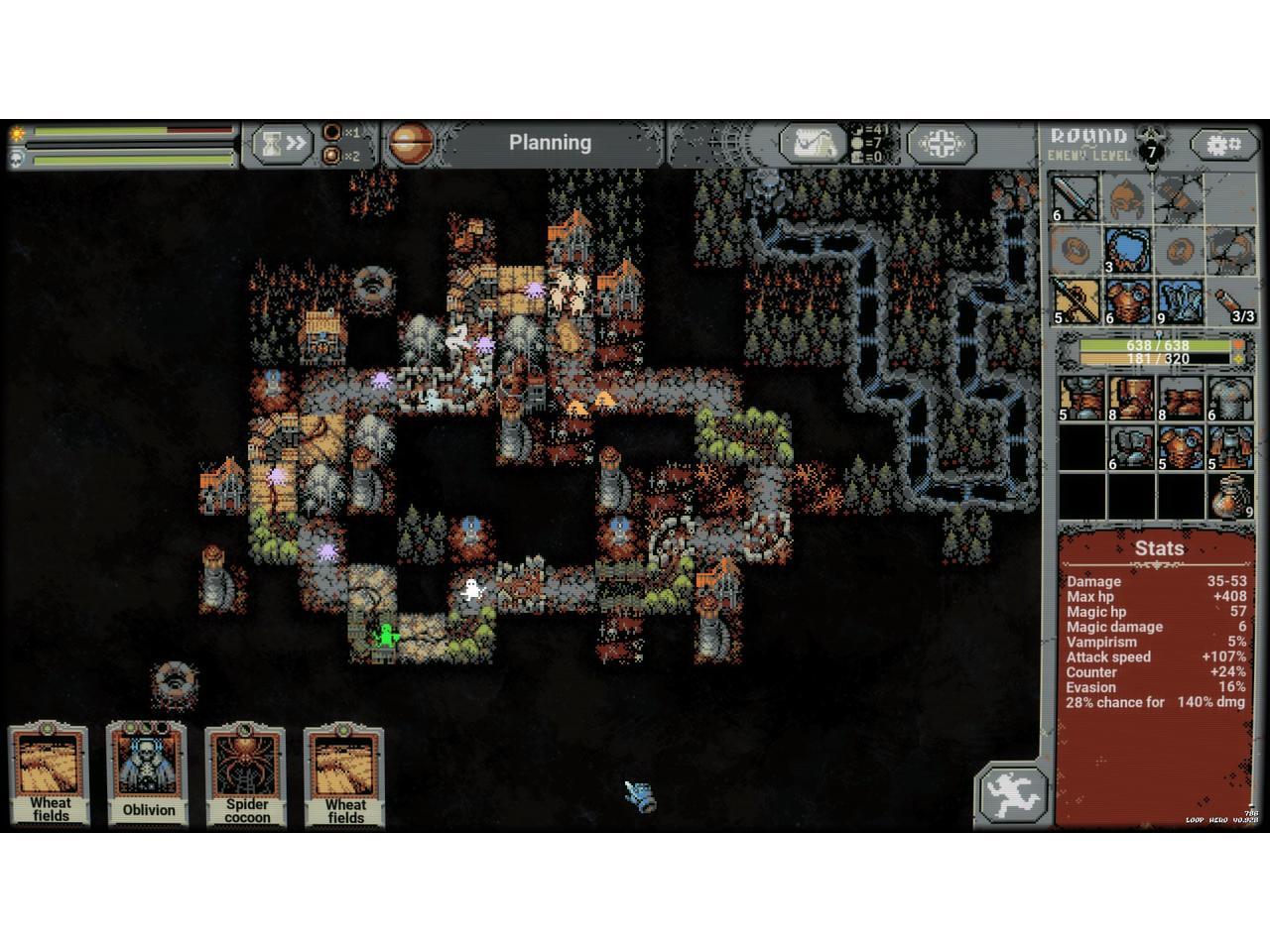The image size is (1270, 952).
Task: Select the level 6 chainmail in inventory
Action: pyautogui.click(x=1231, y=398)
